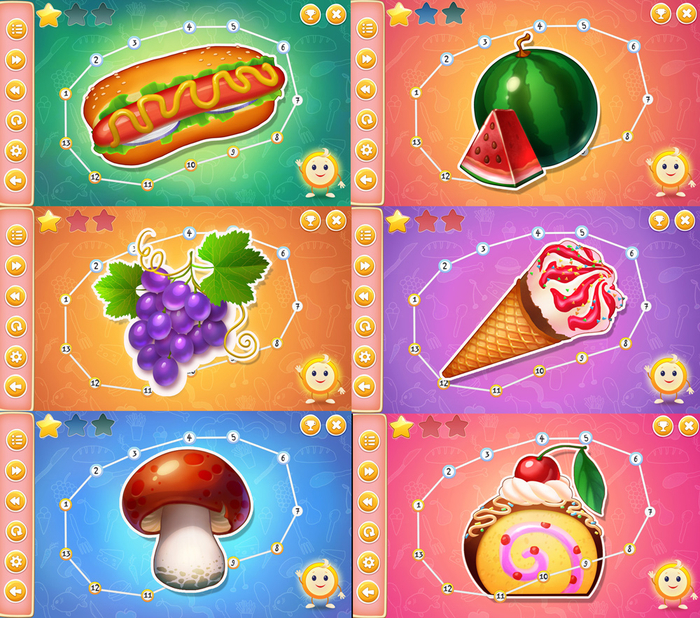Viewport: 700px width, 618px height.
Task: Close the ice cream cone puzzle
Action: pyautogui.click(x=686, y=220)
